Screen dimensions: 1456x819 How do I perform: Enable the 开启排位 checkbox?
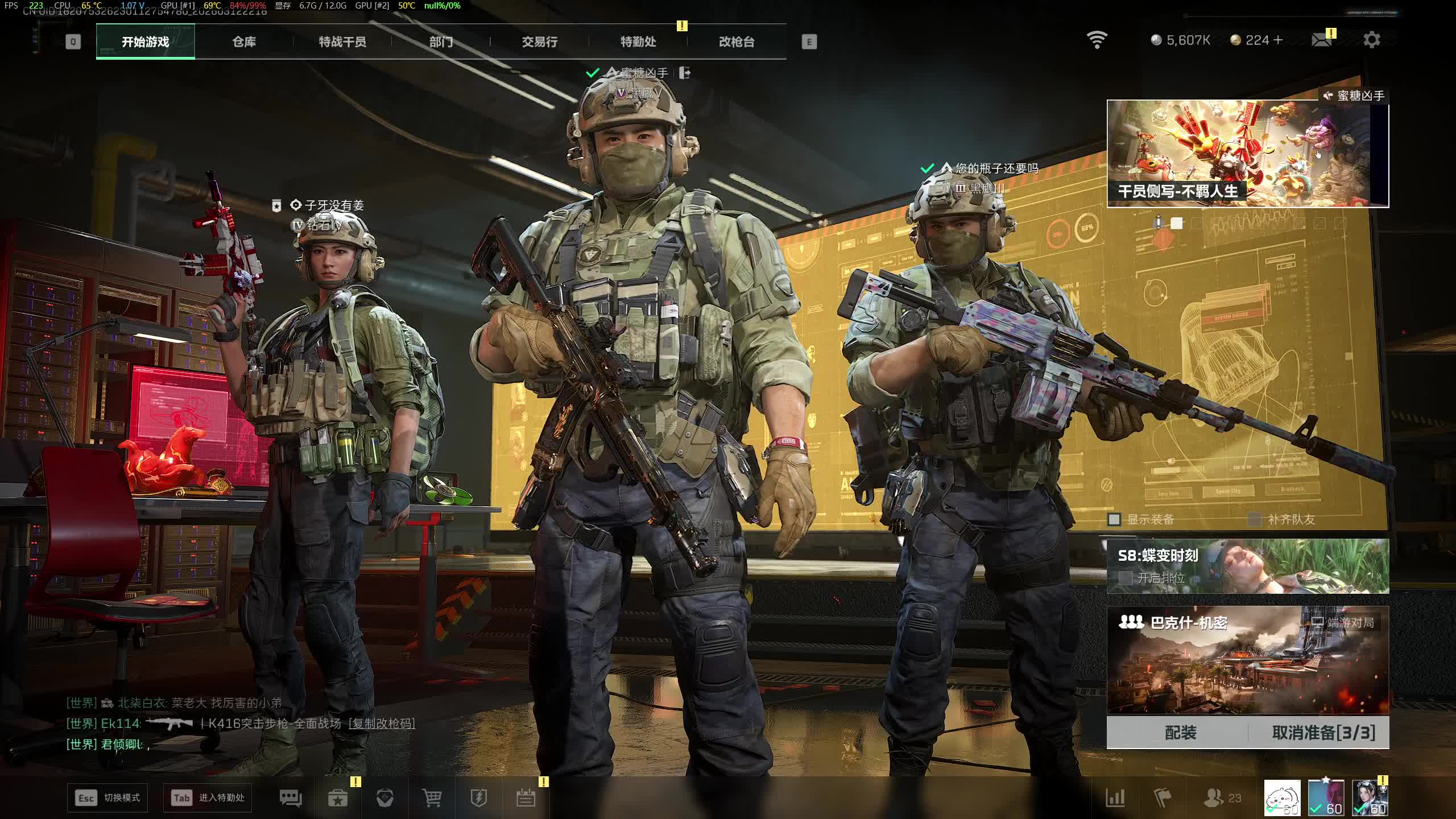pos(1125,578)
